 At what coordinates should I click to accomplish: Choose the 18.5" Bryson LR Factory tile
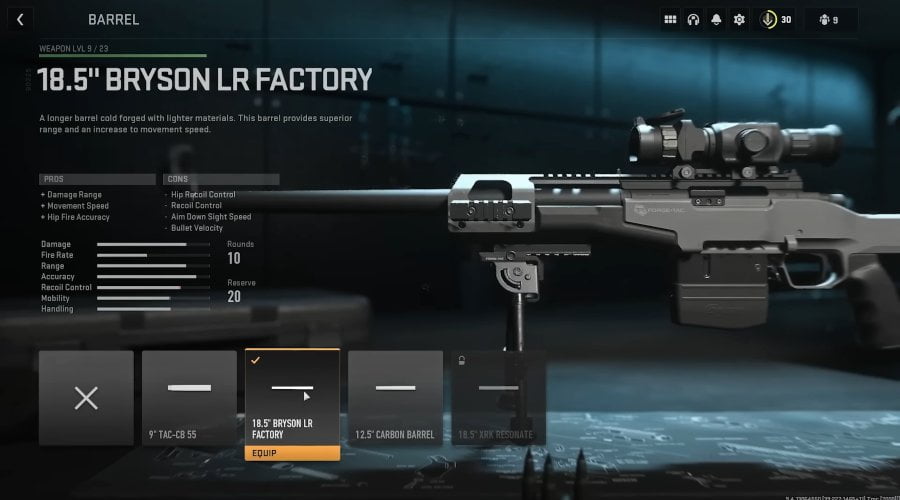coord(292,397)
